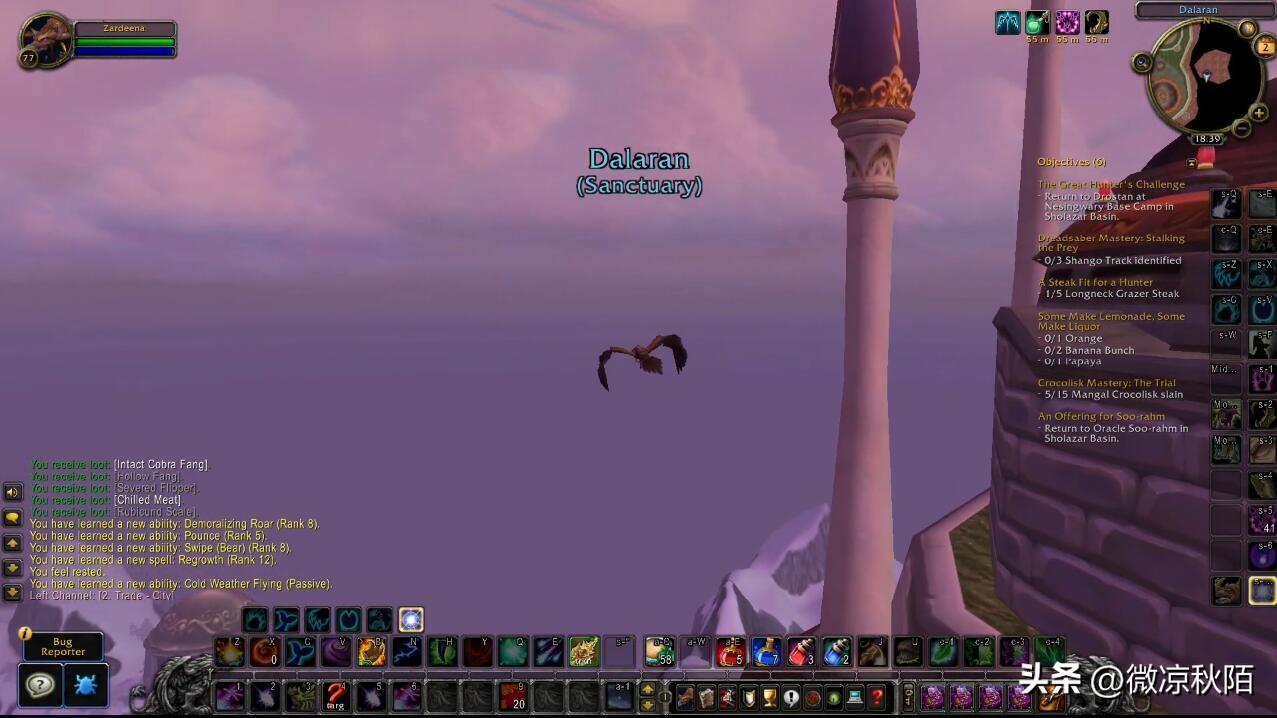
Task: Use the blue potion with 7 charges
Action: tap(766, 652)
